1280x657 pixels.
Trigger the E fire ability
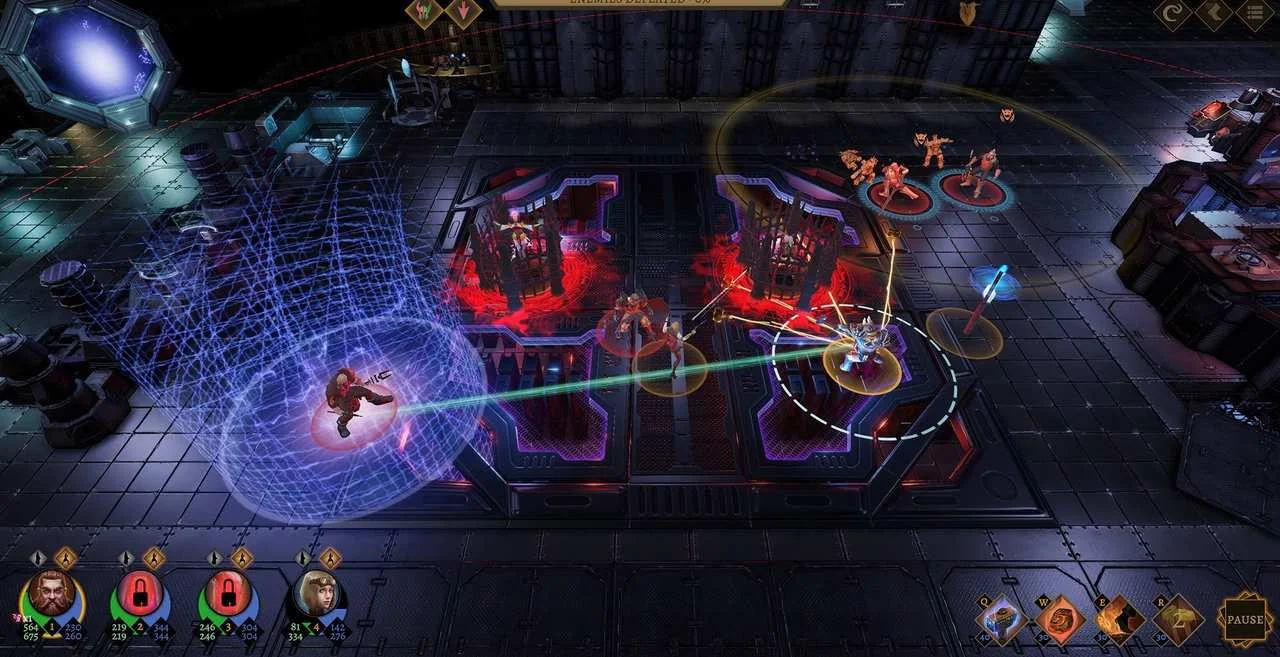click(1120, 620)
